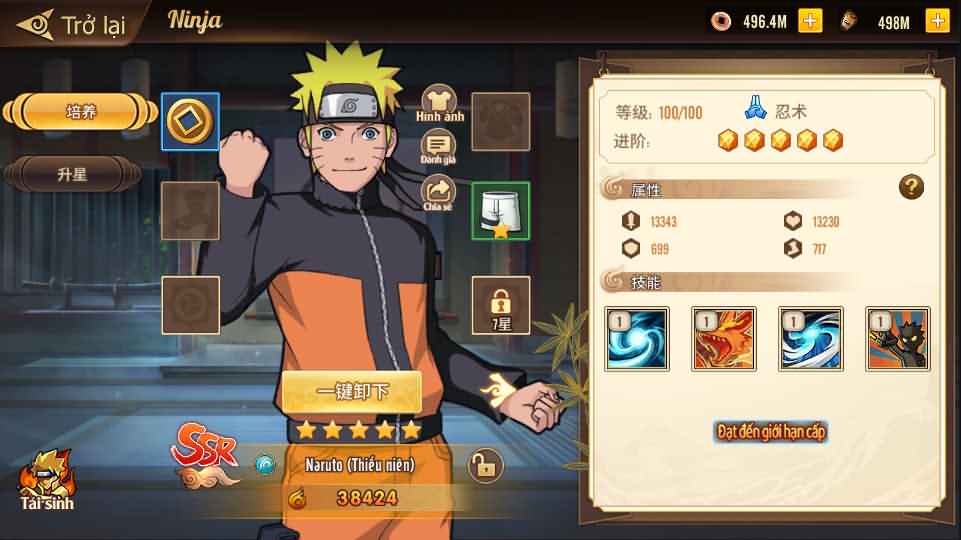Image resolution: width=961 pixels, height=540 pixels.
Task: Click the Đạt đến giới hạn cấp button
Action: [770, 432]
